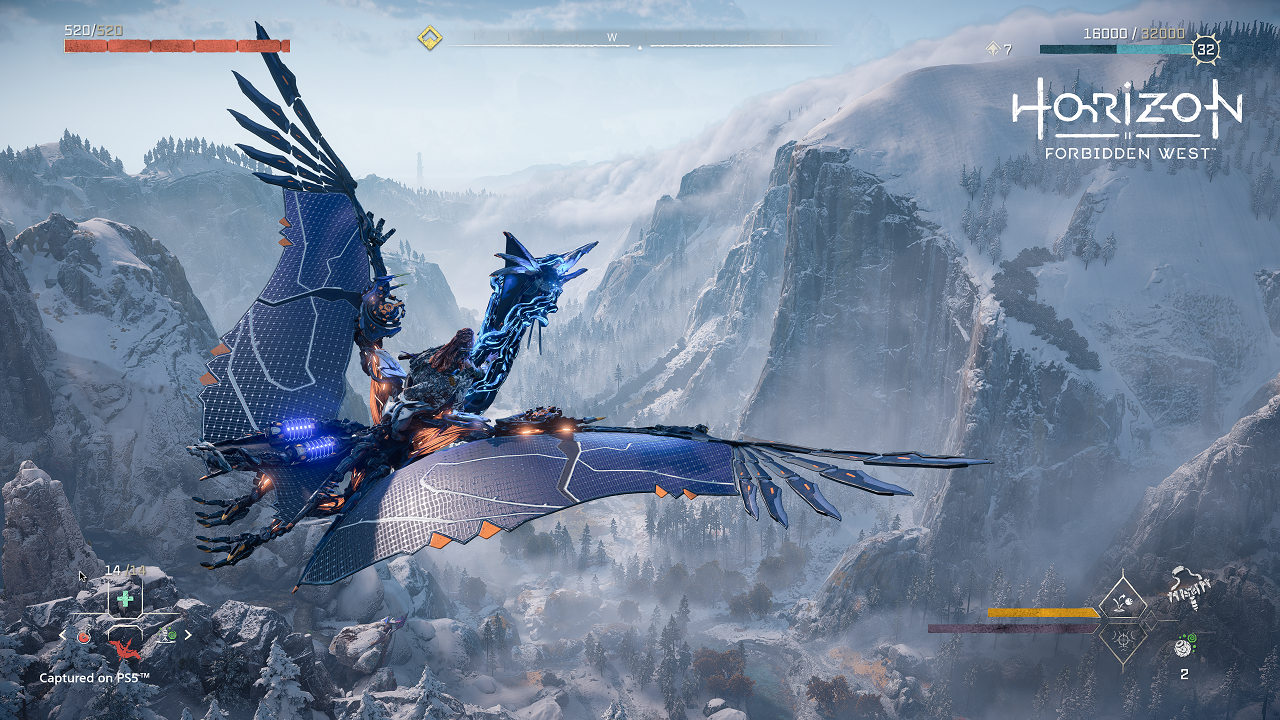
Task: Open the level 32 badge
Action: (1206, 49)
